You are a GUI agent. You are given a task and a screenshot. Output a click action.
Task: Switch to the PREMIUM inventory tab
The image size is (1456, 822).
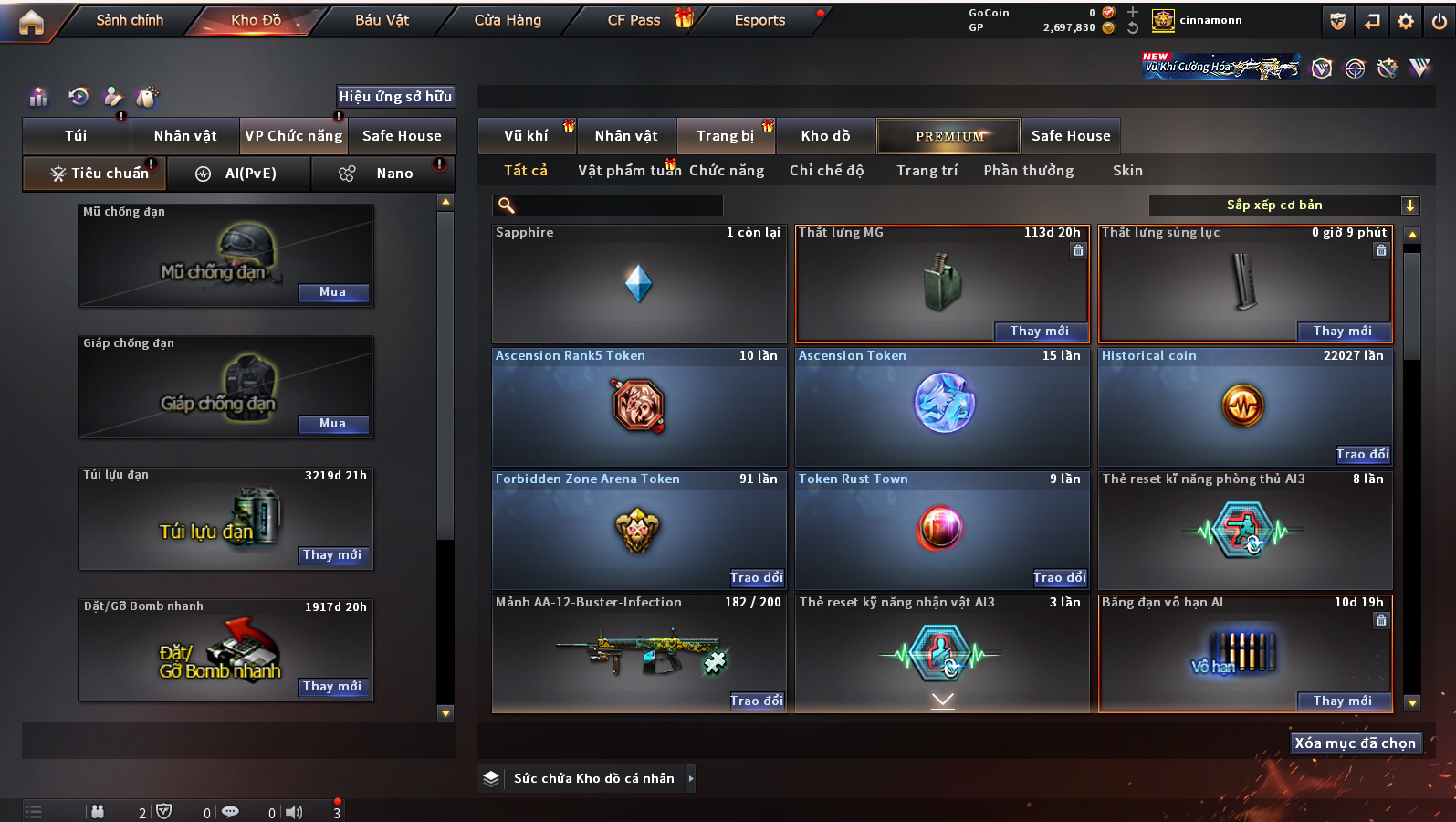[948, 136]
